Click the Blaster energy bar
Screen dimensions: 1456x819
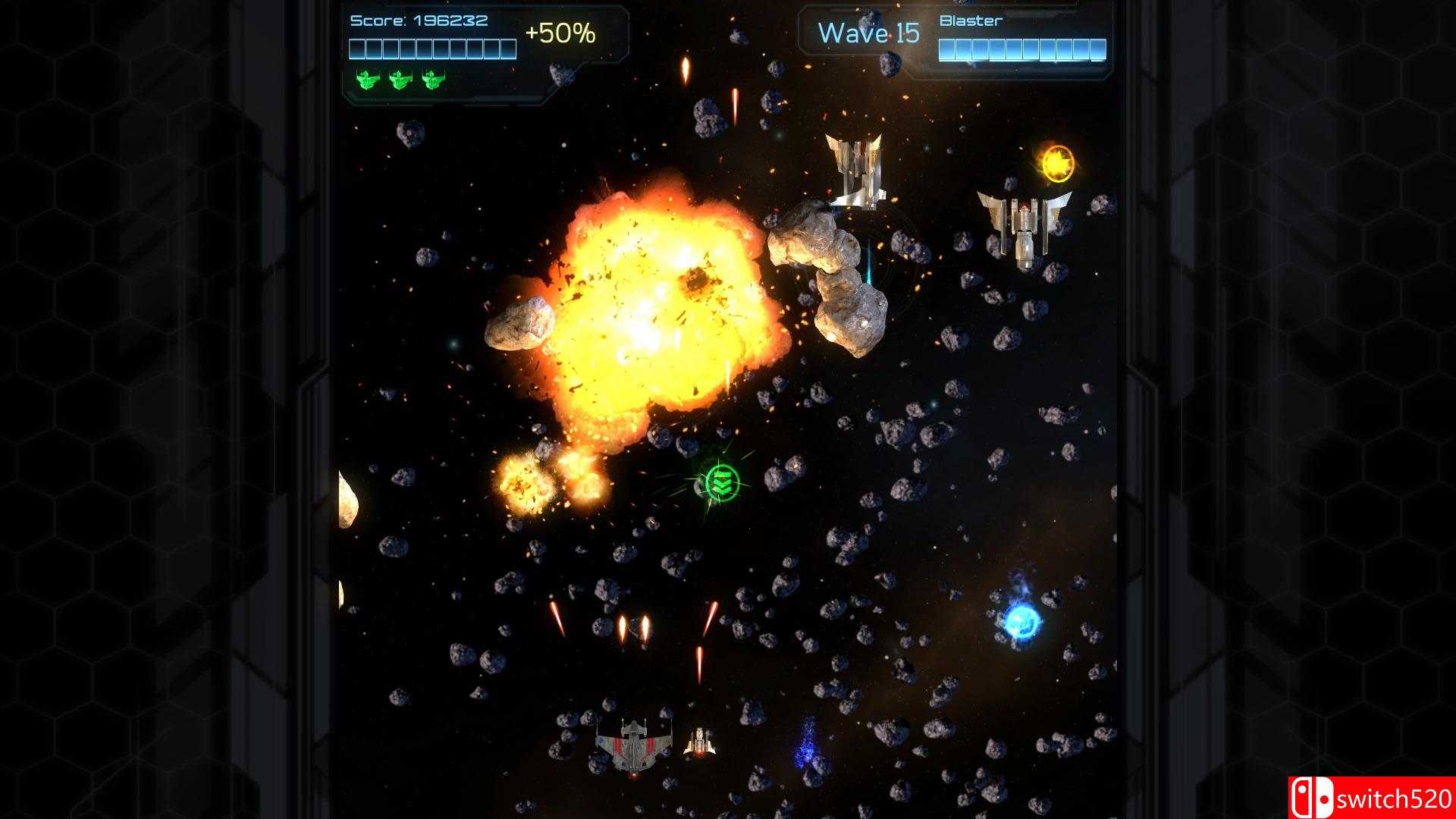click(x=1024, y=50)
